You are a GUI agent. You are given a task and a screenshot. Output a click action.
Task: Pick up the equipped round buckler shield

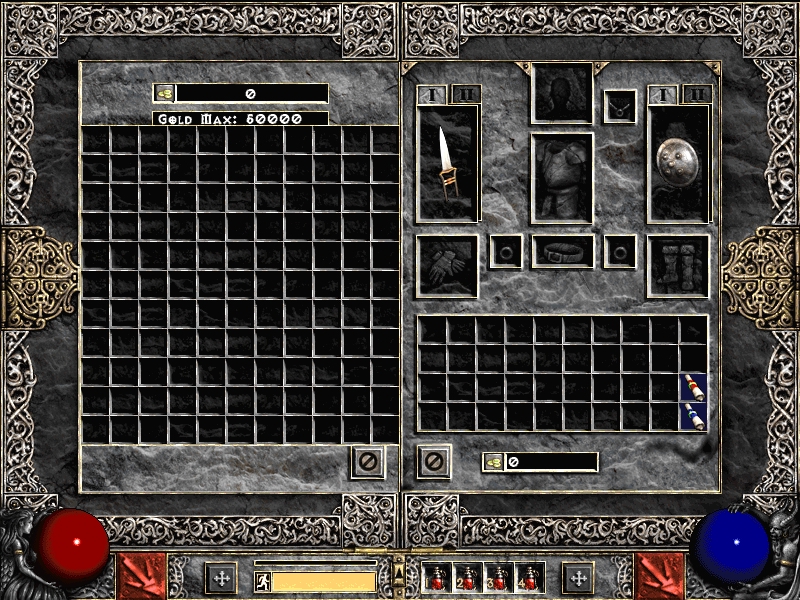tap(678, 163)
